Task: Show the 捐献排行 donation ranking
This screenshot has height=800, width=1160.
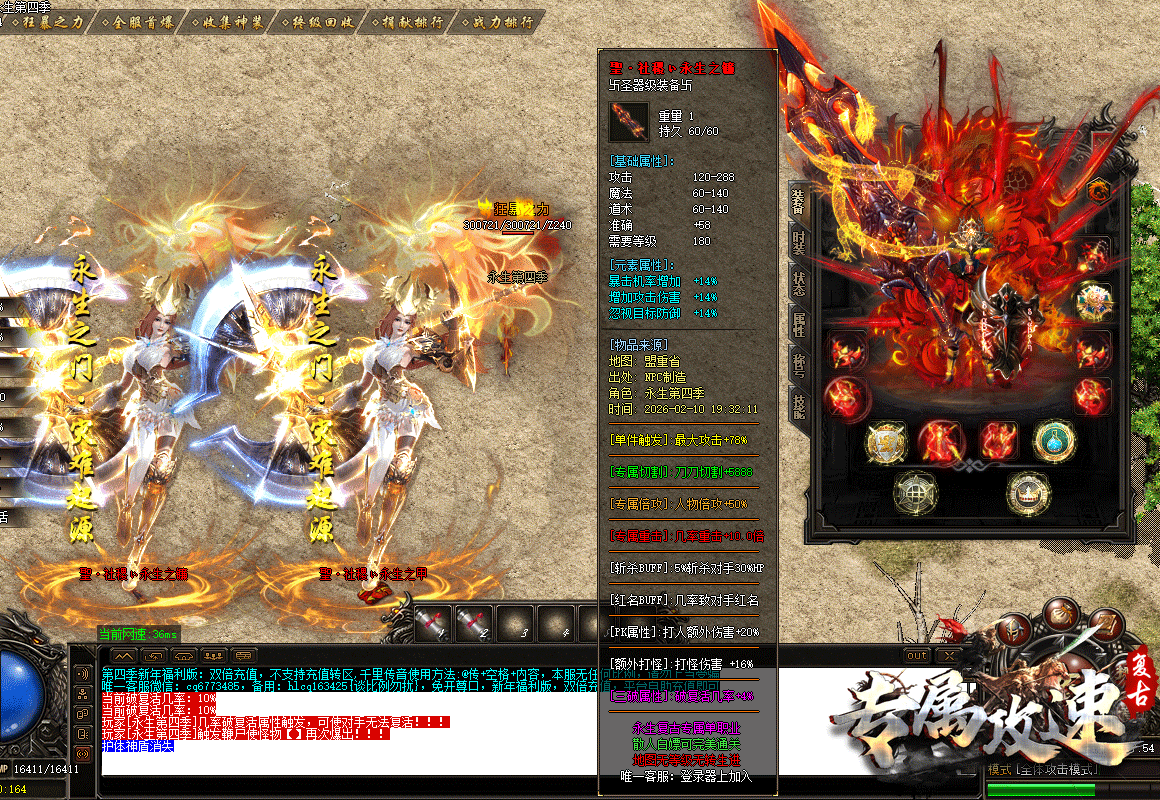Action: click(406, 21)
